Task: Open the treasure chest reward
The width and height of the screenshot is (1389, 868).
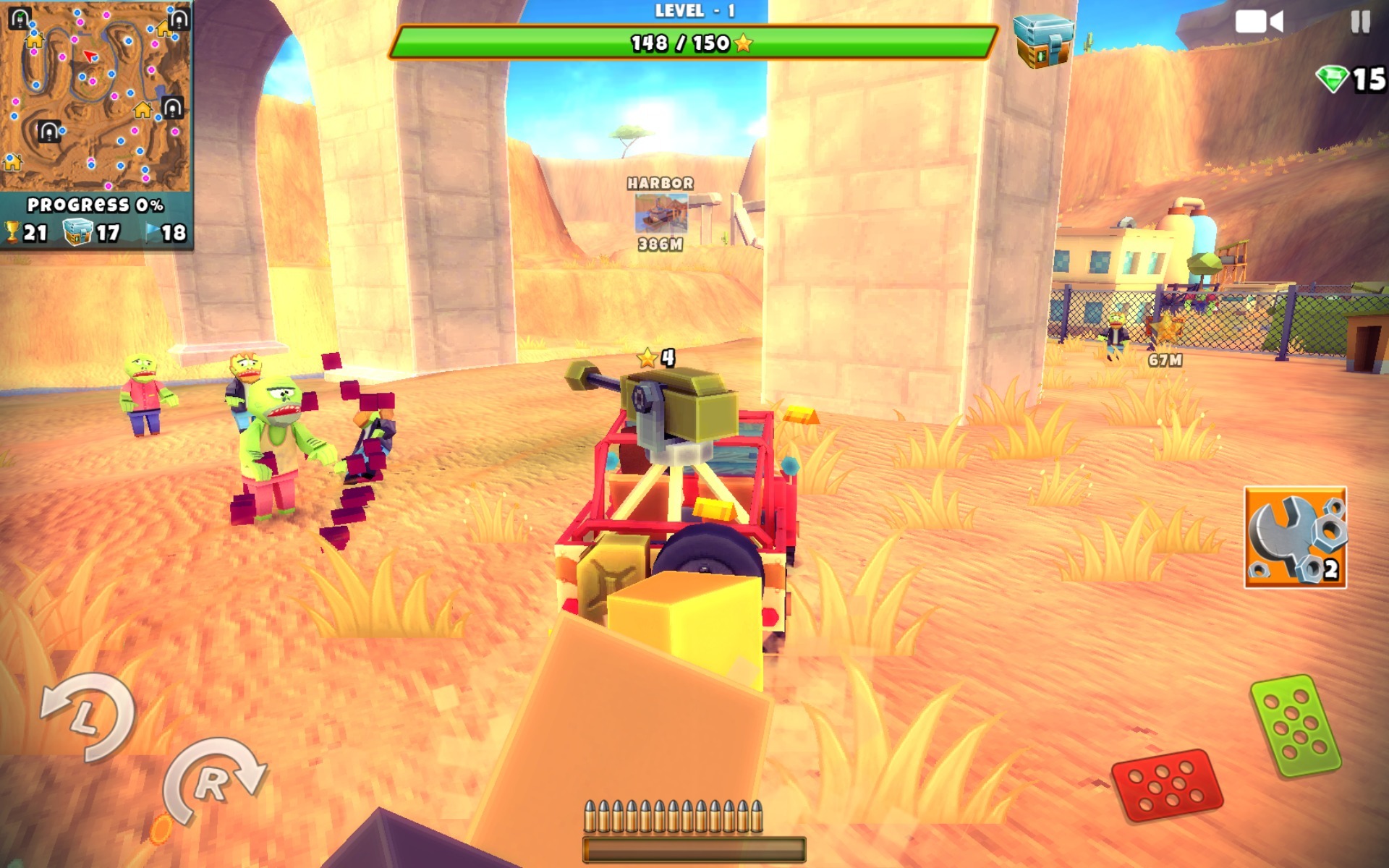Action: [1042, 41]
